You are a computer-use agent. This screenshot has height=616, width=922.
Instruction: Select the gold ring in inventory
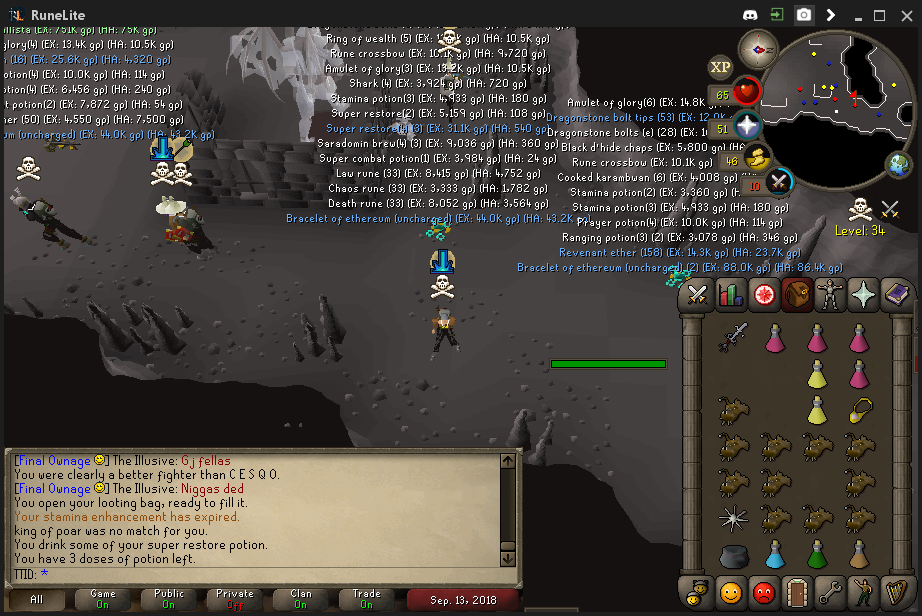click(859, 409)
